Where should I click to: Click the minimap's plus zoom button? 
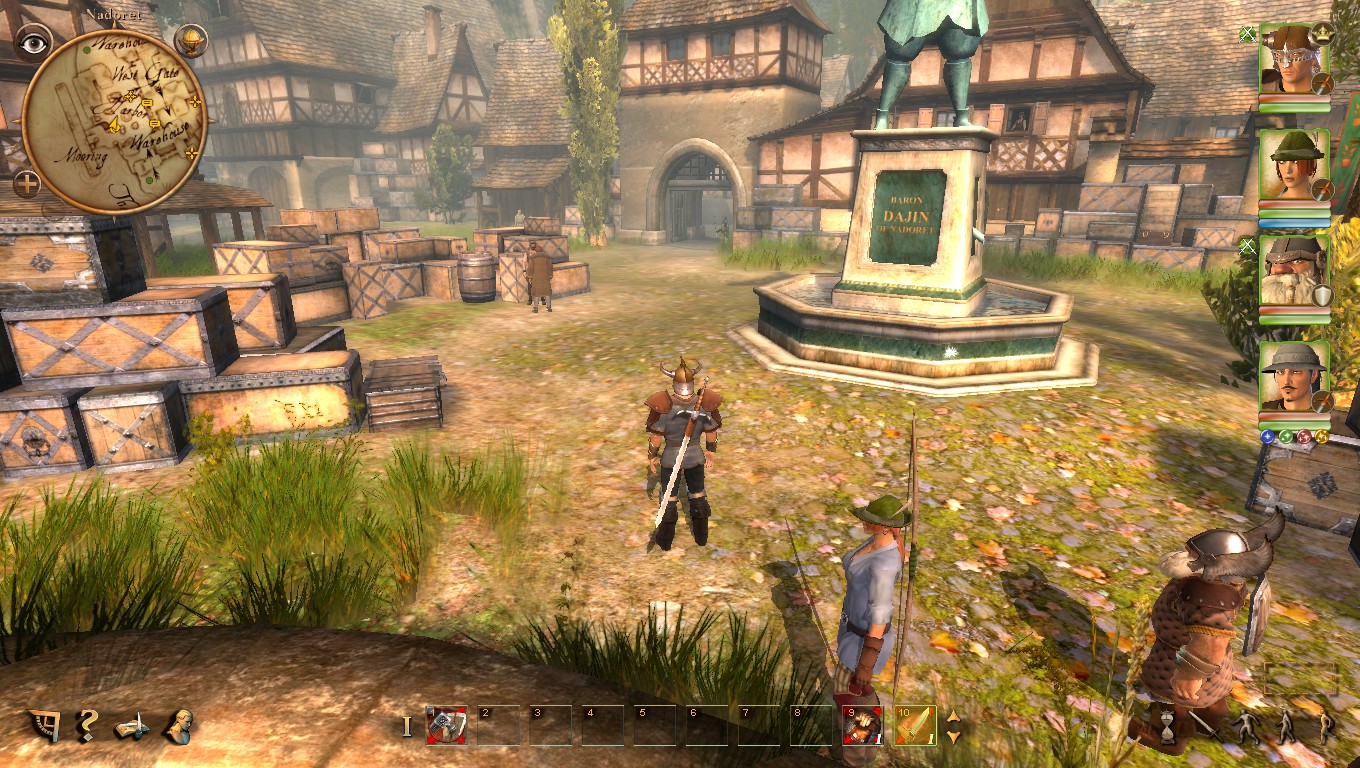pos(26,184)
